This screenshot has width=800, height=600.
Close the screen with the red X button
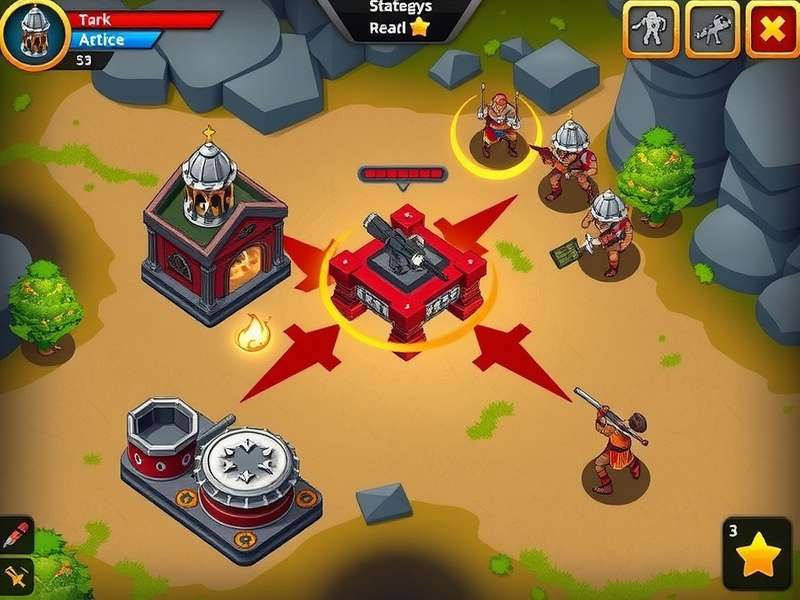click(772, 29)
